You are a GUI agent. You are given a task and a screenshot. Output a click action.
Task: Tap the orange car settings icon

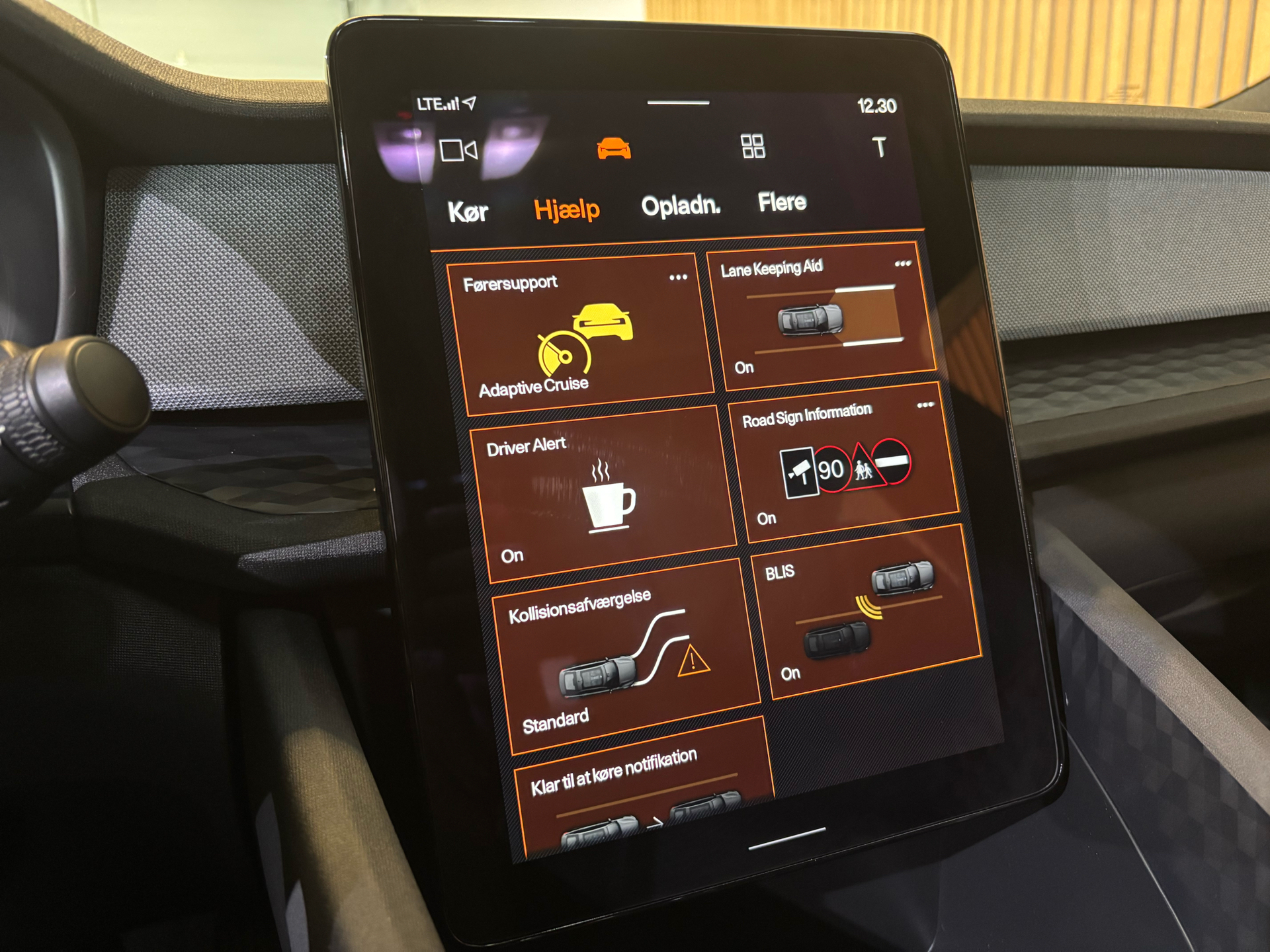click(x=614, y=149)
